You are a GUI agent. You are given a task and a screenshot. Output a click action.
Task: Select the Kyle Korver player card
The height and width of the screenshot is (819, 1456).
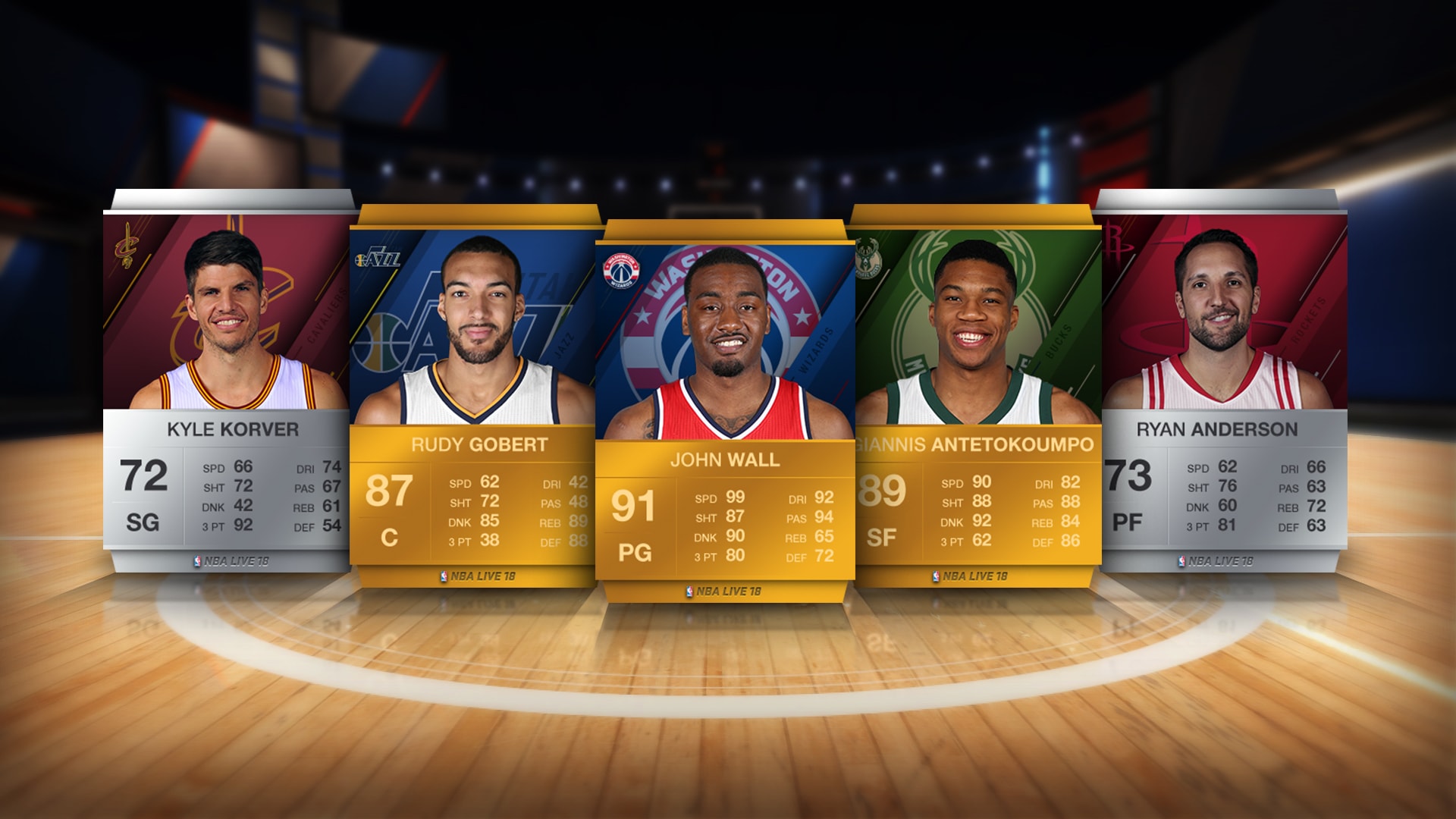pos(226,379)
